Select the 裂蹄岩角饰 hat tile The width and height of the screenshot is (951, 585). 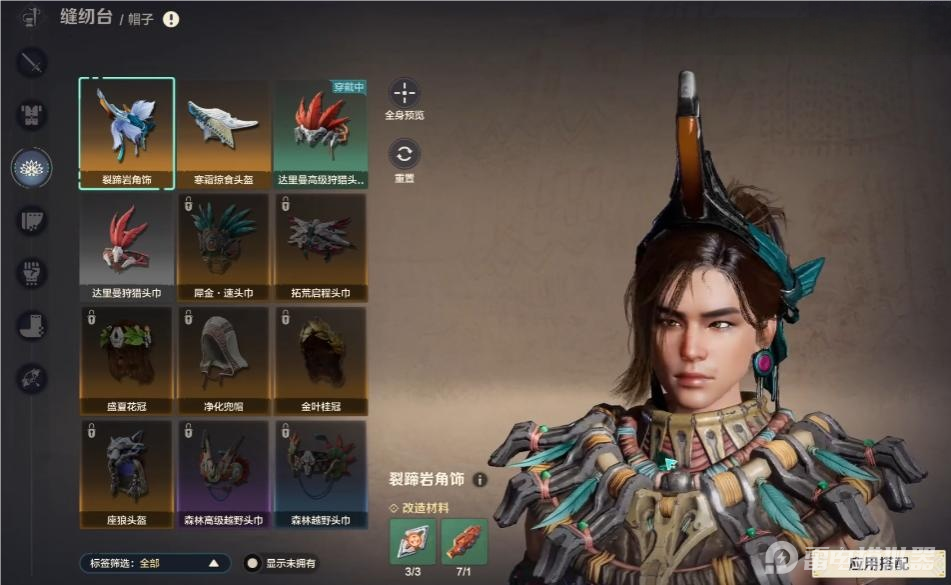[x=127, y=131]
